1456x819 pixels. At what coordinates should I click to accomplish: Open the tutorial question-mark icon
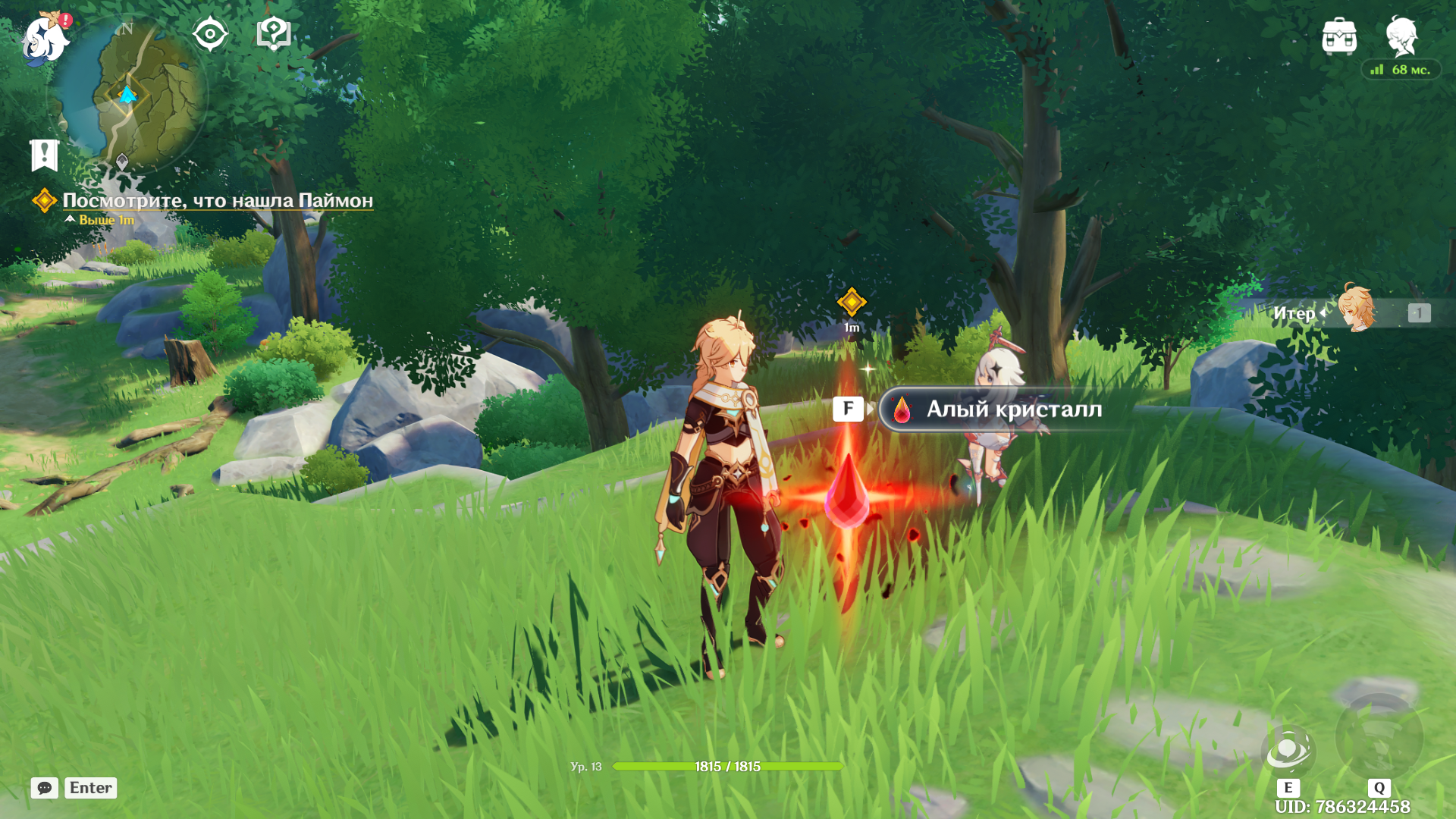[x=274, y=34]
